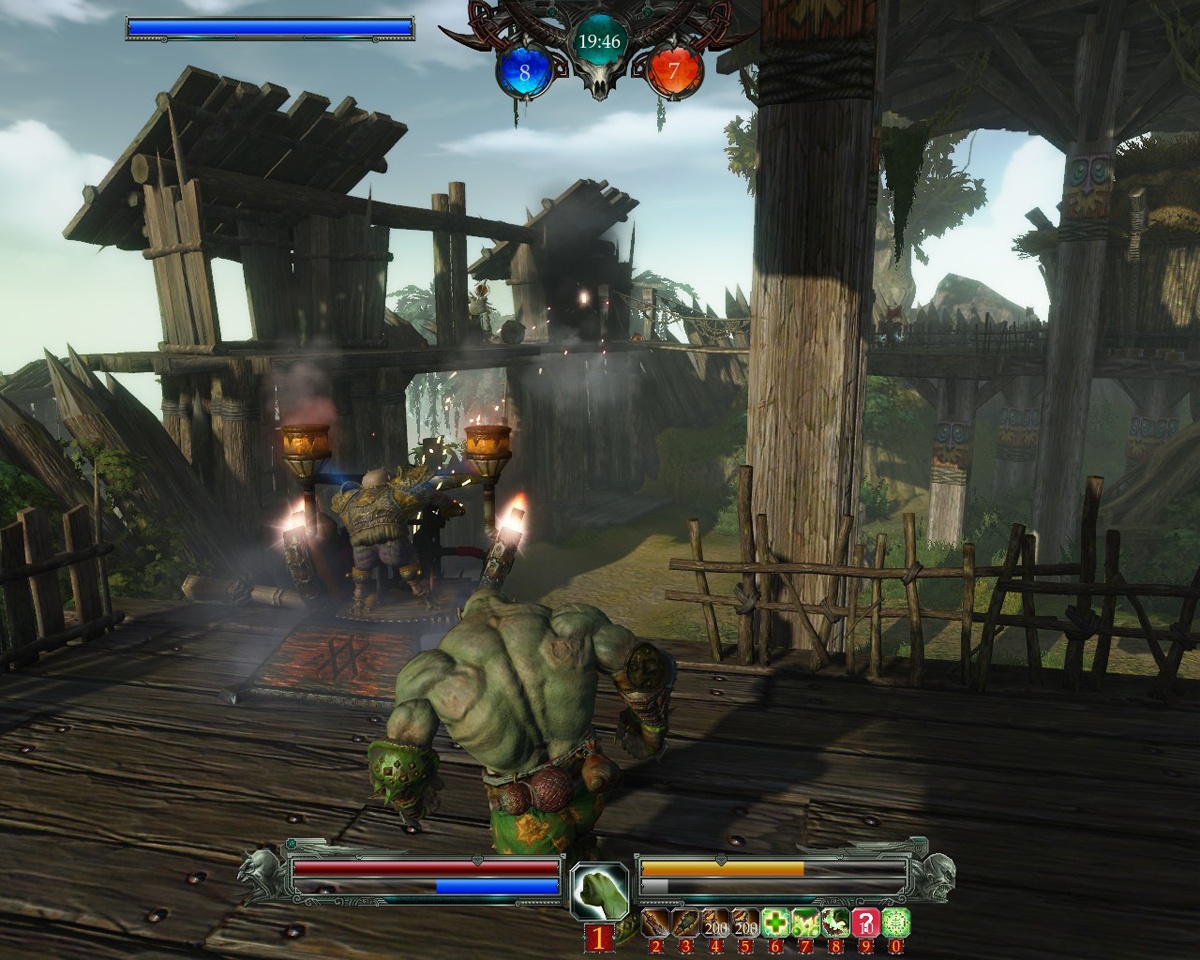This screenshot has width=1200, height=960.
Task: Use the green slime splash ability
Action: pos(806,922)
